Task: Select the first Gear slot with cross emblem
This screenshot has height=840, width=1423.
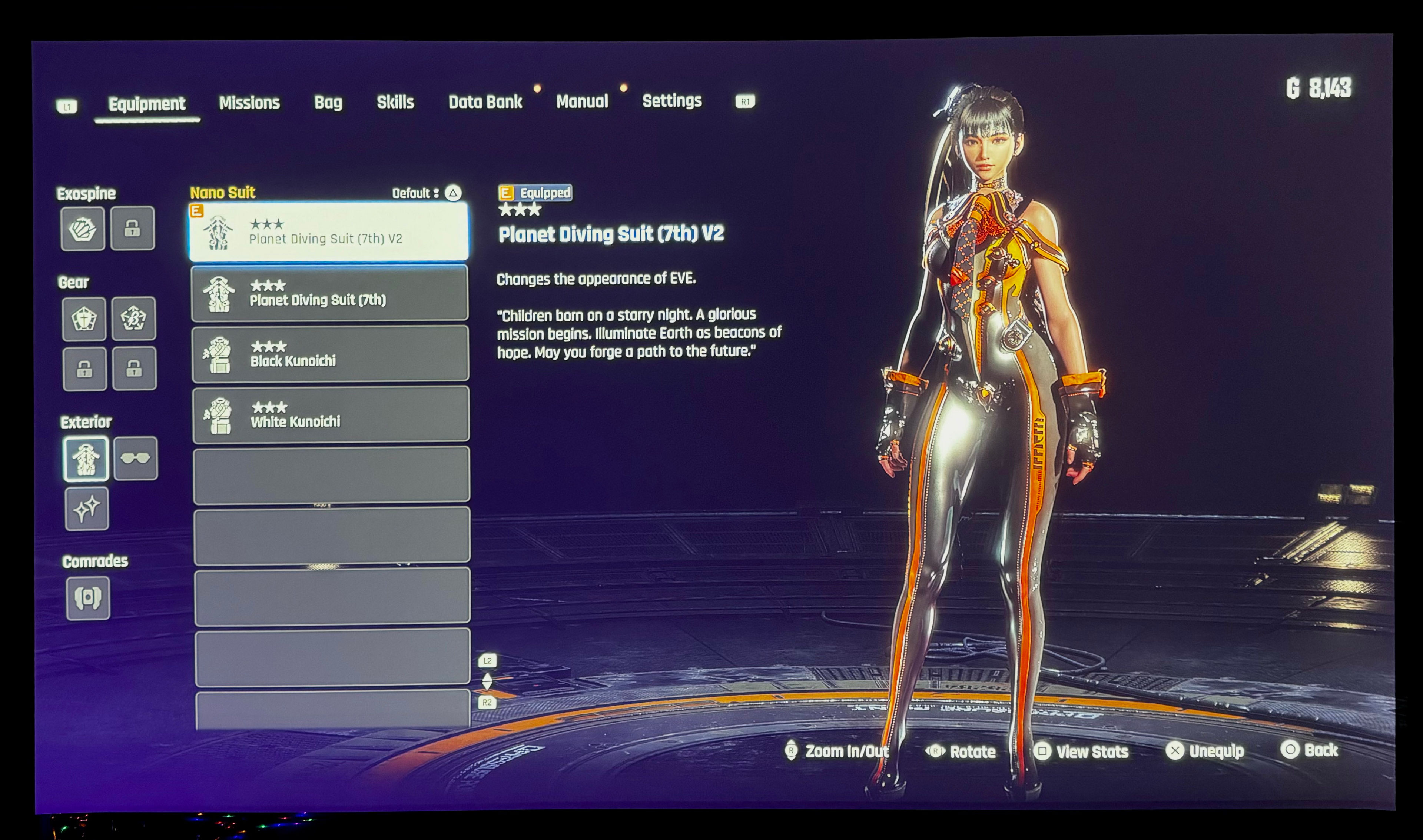Action: point(84,319)
